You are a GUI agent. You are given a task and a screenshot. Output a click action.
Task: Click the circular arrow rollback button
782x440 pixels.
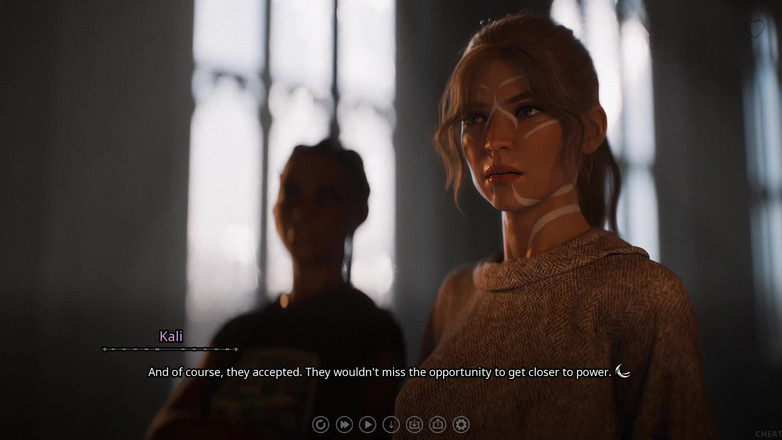pos(320,425)
